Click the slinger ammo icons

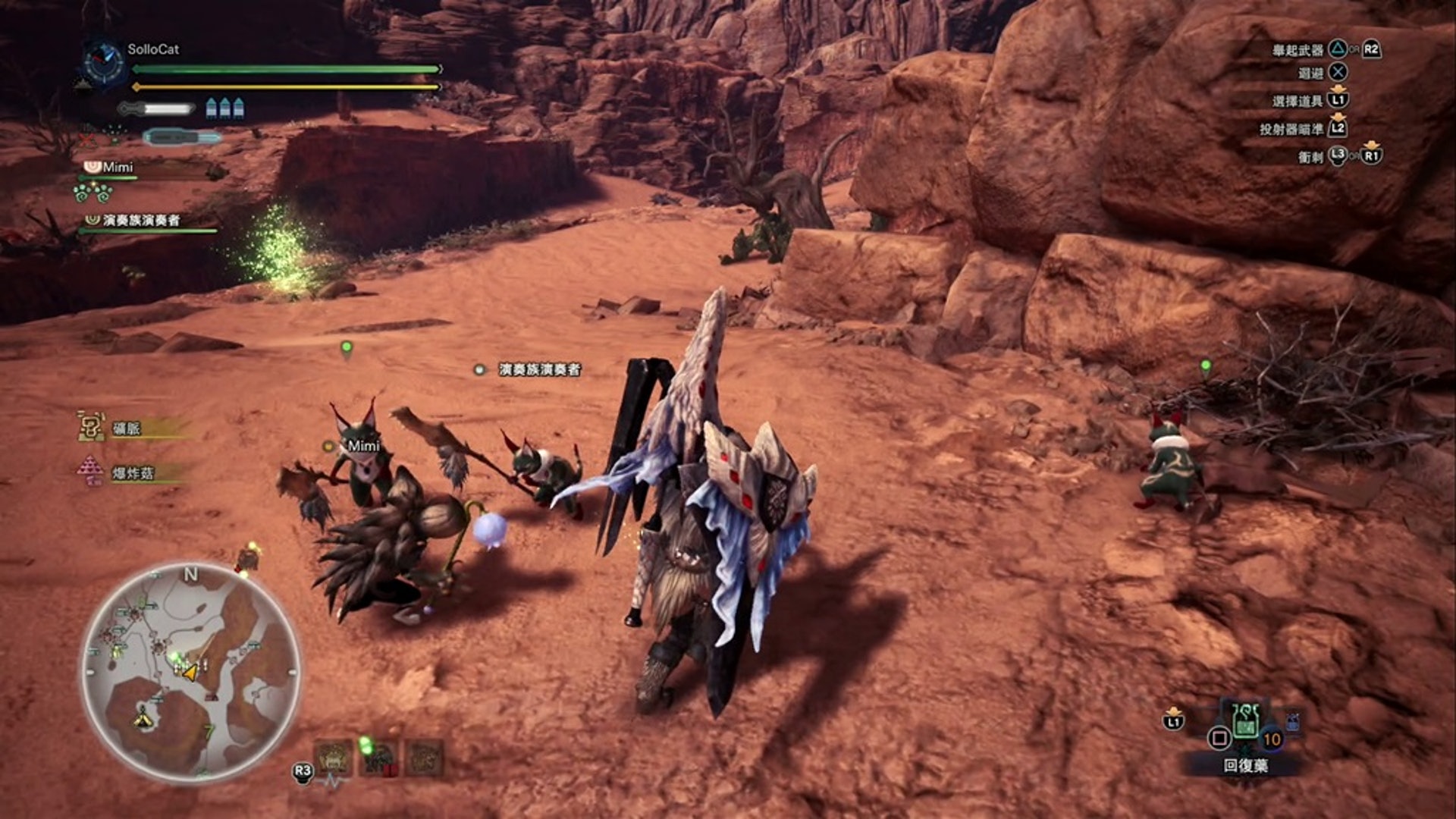pos(225,108)
